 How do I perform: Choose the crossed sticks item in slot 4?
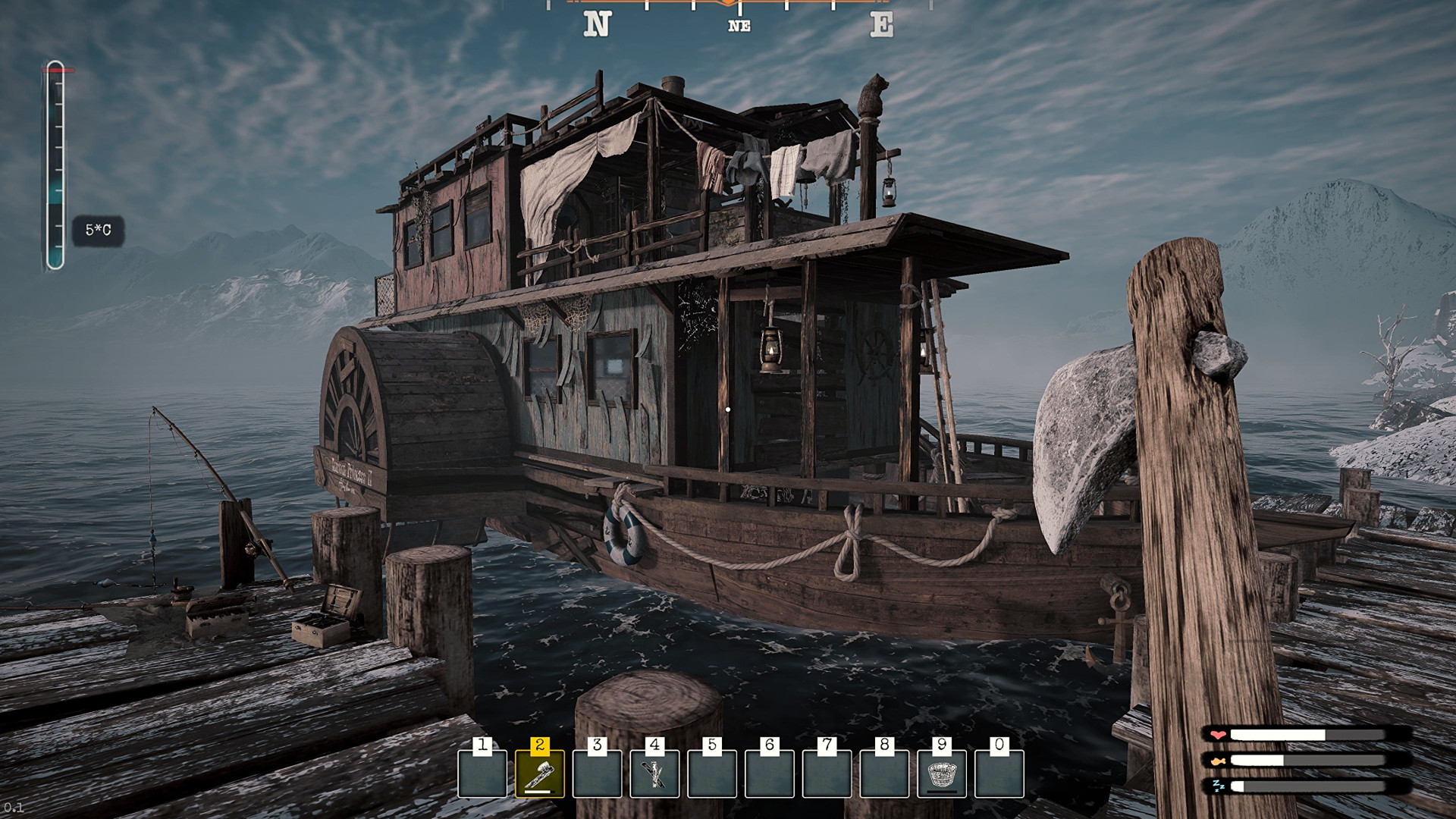(x=654, y=774)
